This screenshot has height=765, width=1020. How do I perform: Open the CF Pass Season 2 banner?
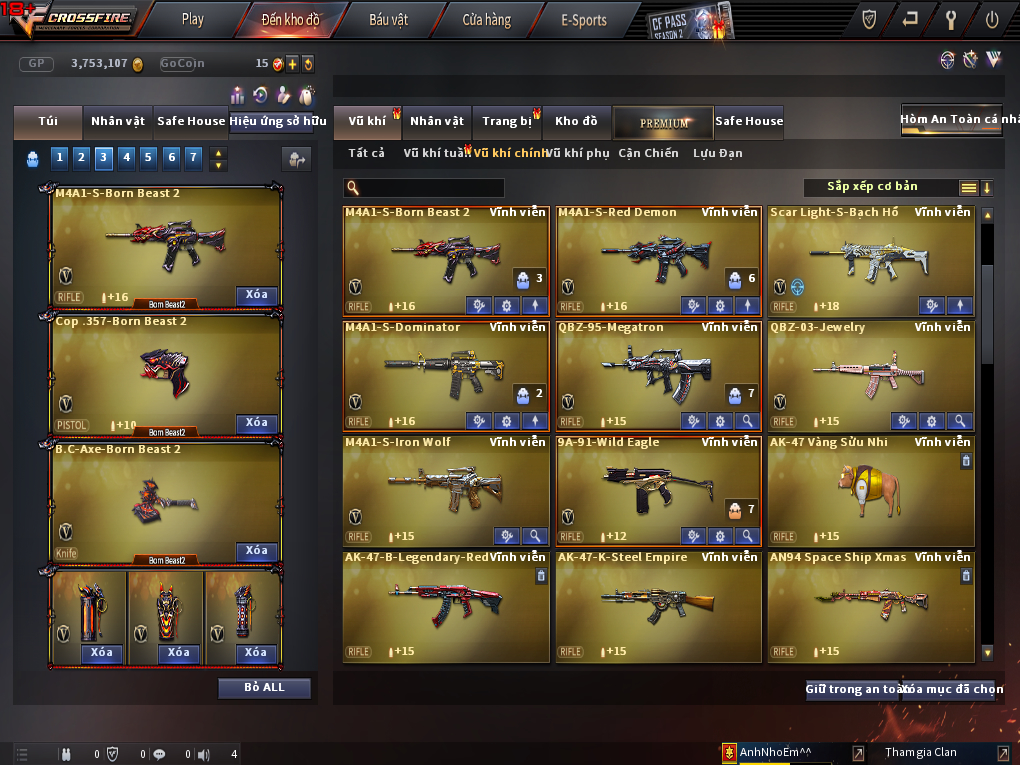[x=690, y=21]
